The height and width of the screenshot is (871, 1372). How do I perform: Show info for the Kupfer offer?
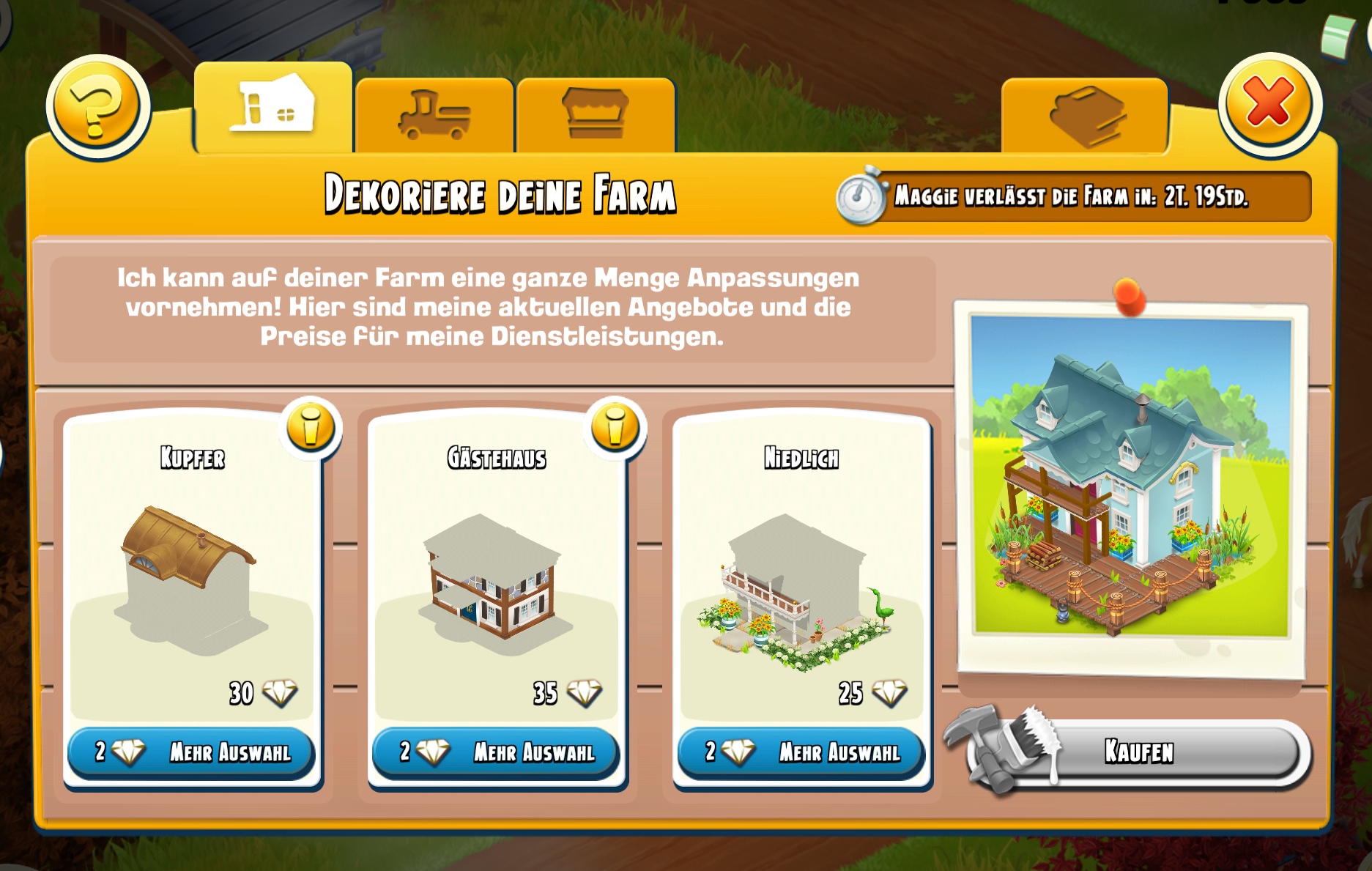pyautogui.click(x=311, y=427)
